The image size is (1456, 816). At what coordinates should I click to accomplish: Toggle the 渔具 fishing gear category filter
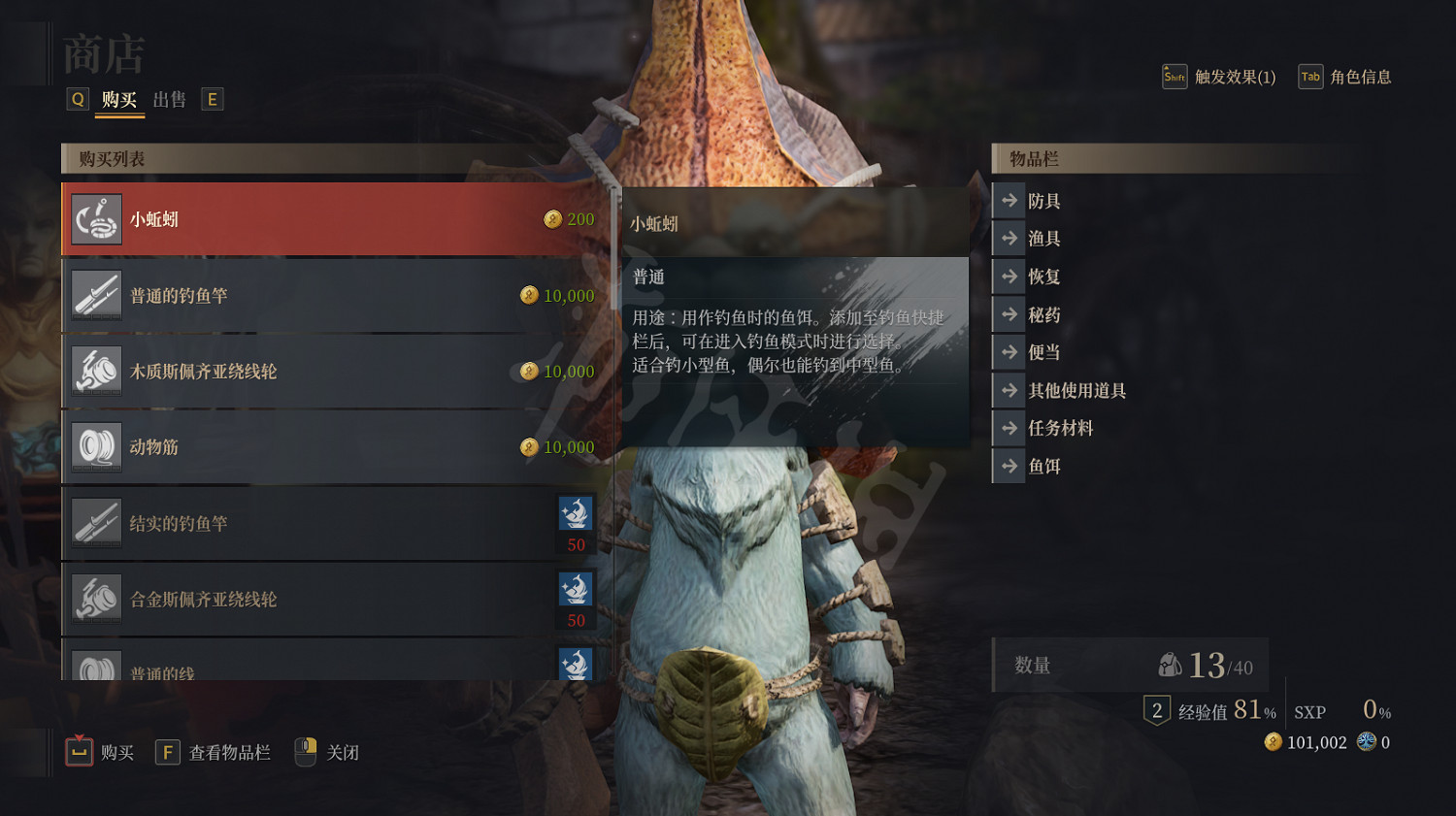1041,238
